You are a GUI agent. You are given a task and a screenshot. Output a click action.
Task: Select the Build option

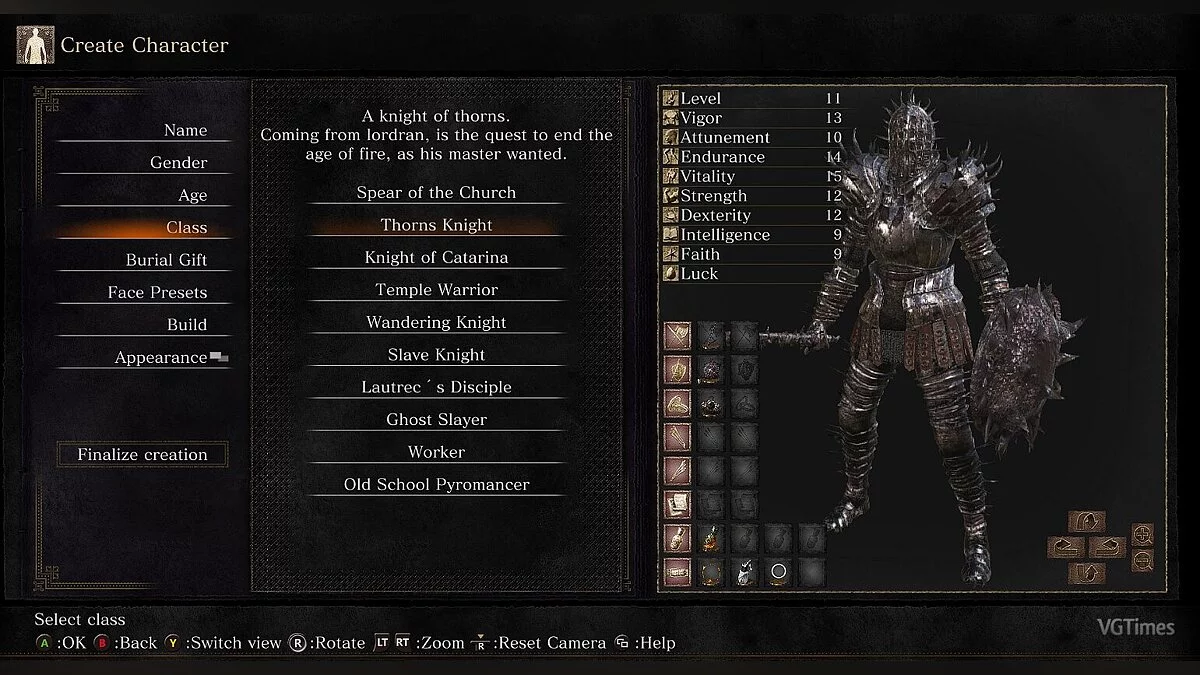(187, 325)
